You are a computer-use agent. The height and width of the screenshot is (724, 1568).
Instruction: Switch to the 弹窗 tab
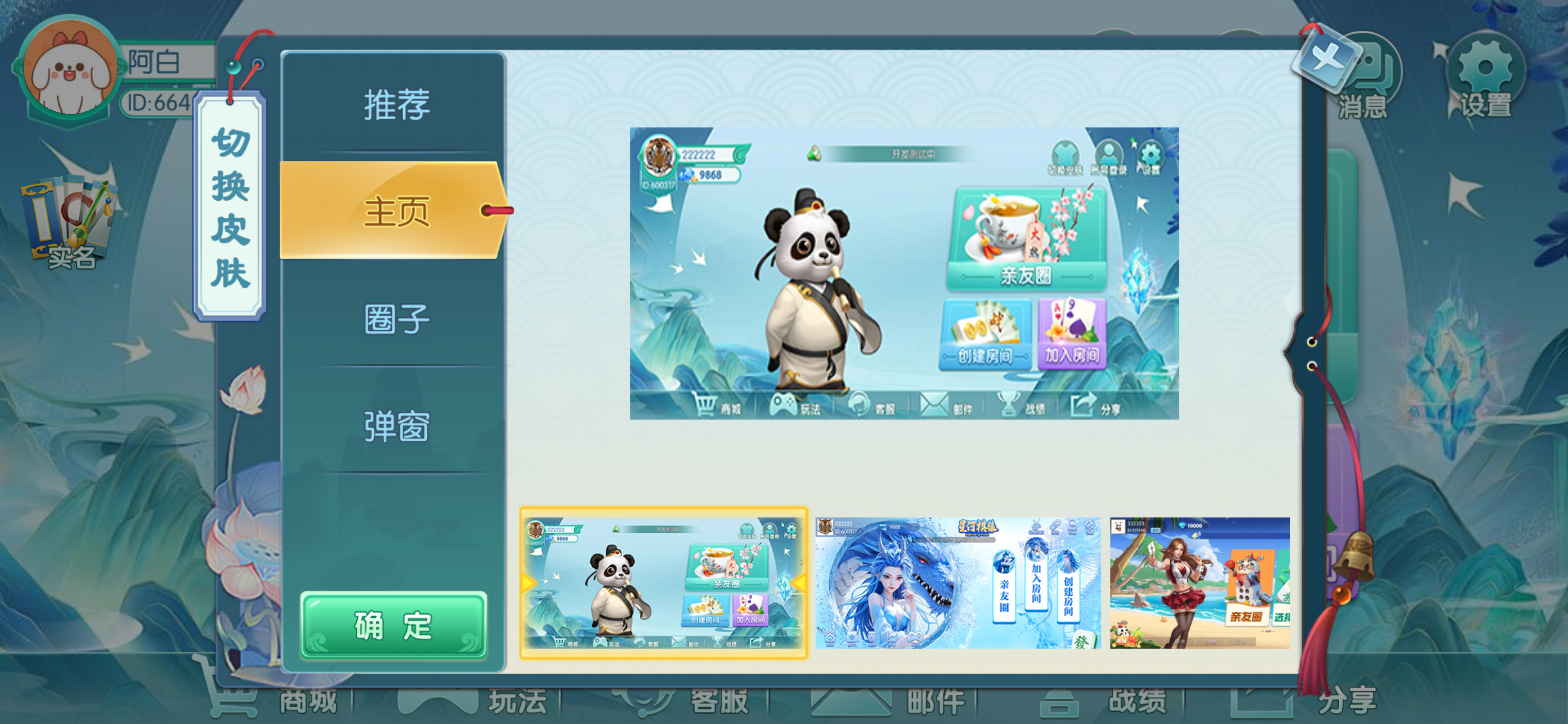pyautogui.click(x=396, y=426)
